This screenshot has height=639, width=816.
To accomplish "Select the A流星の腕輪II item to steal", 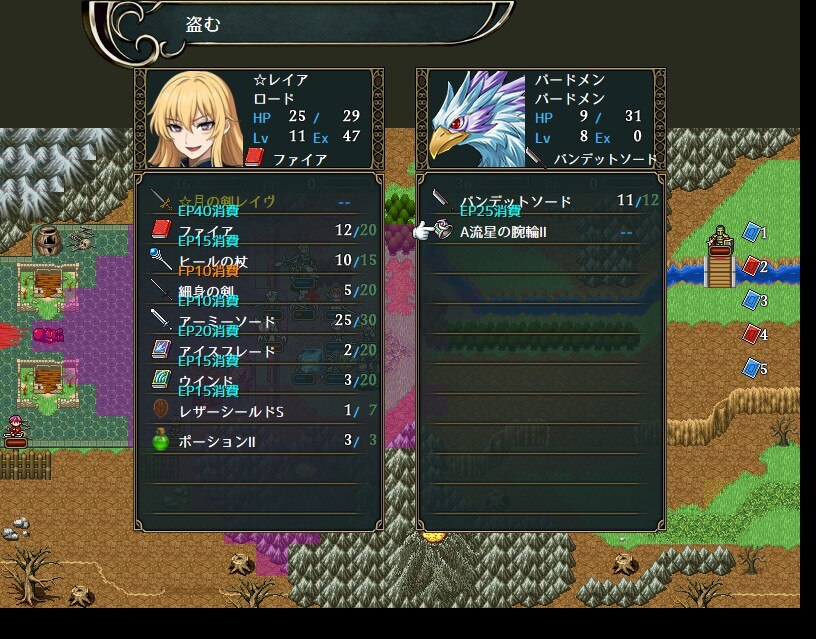I will coord(540,232).
